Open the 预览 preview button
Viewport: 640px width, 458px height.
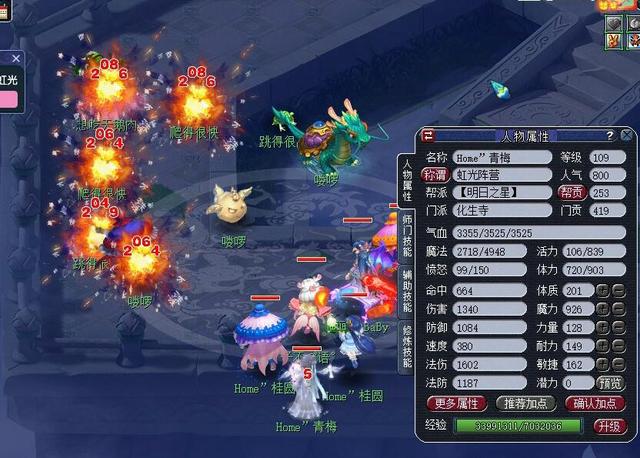pyautogui.click(x=611, y=383)
